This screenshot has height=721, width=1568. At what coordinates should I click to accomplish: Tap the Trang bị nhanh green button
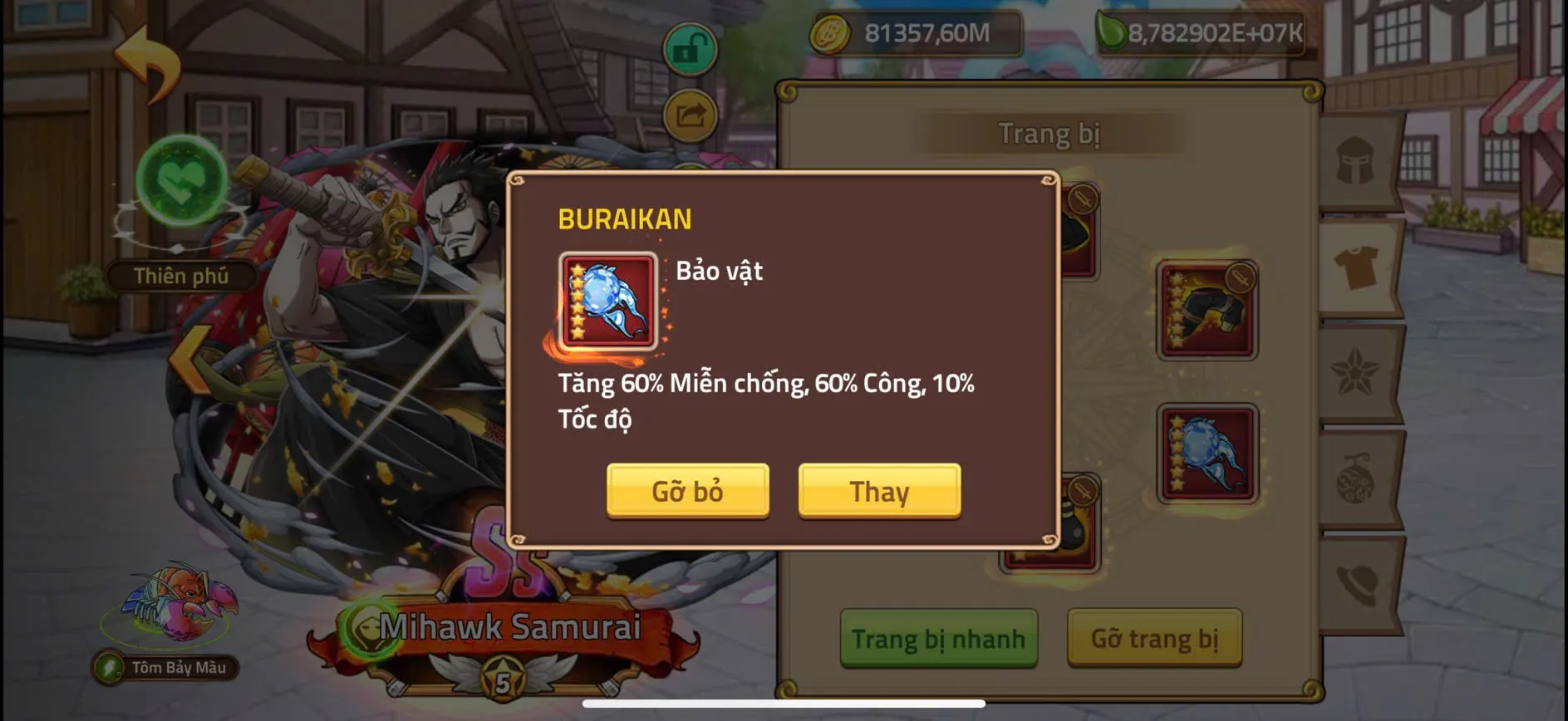pyautogui.click(x=937, y=640)
